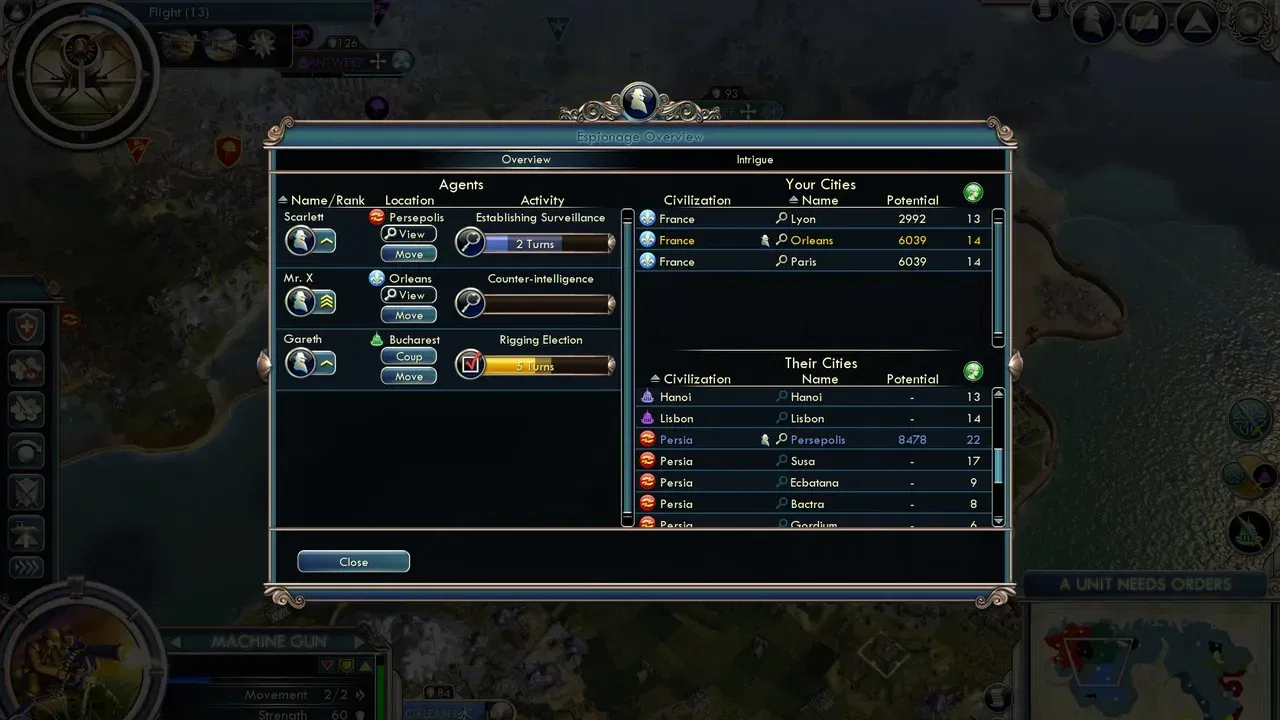Move agent Gareth to a new city
Image resolution: width=1280 pixels, height=720 pixels.
tap(409, 376)
